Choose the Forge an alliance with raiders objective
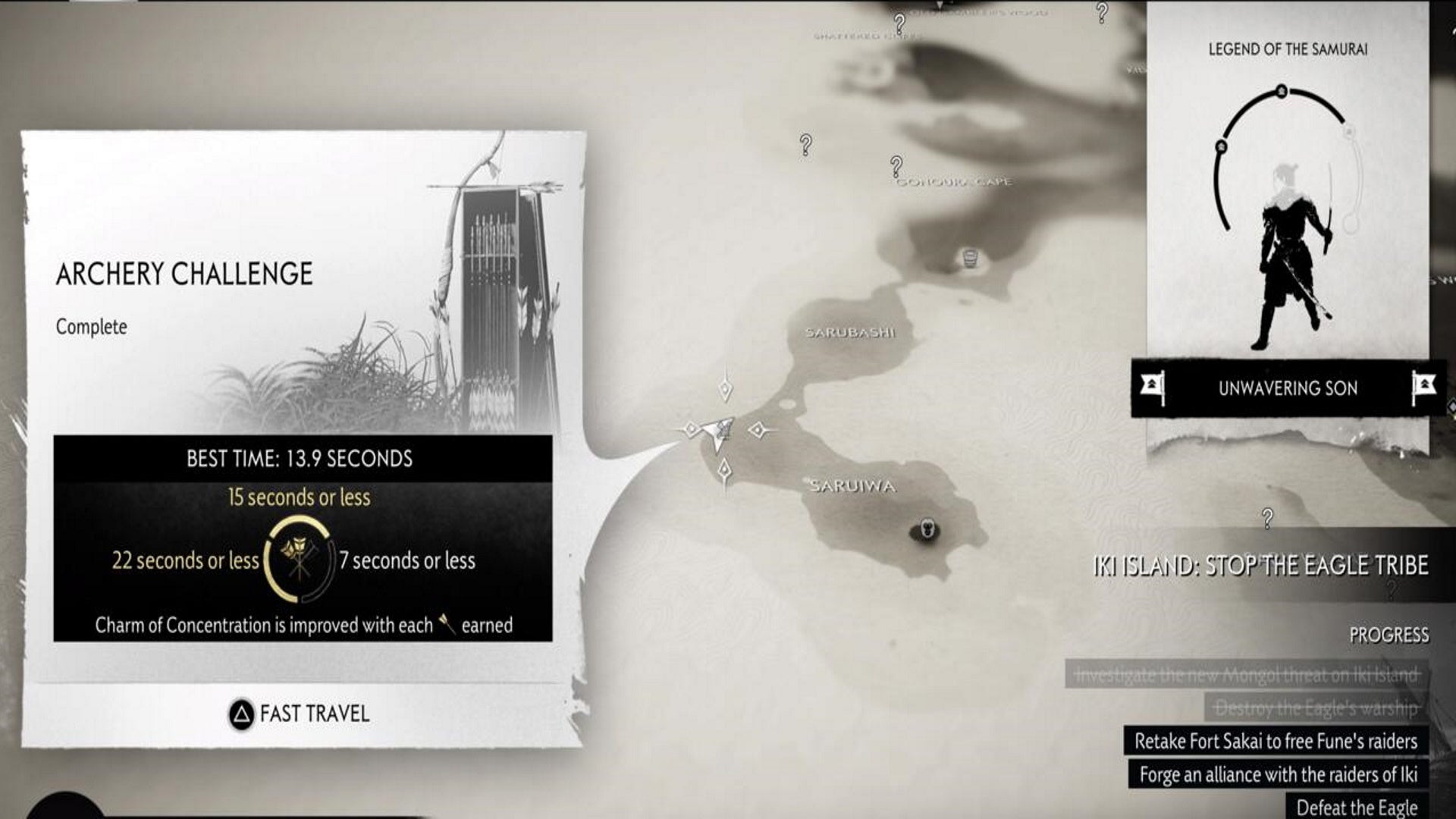The width and height of the screenshot is (1456, 819). pyautogui.click(x=1278, y=774)
